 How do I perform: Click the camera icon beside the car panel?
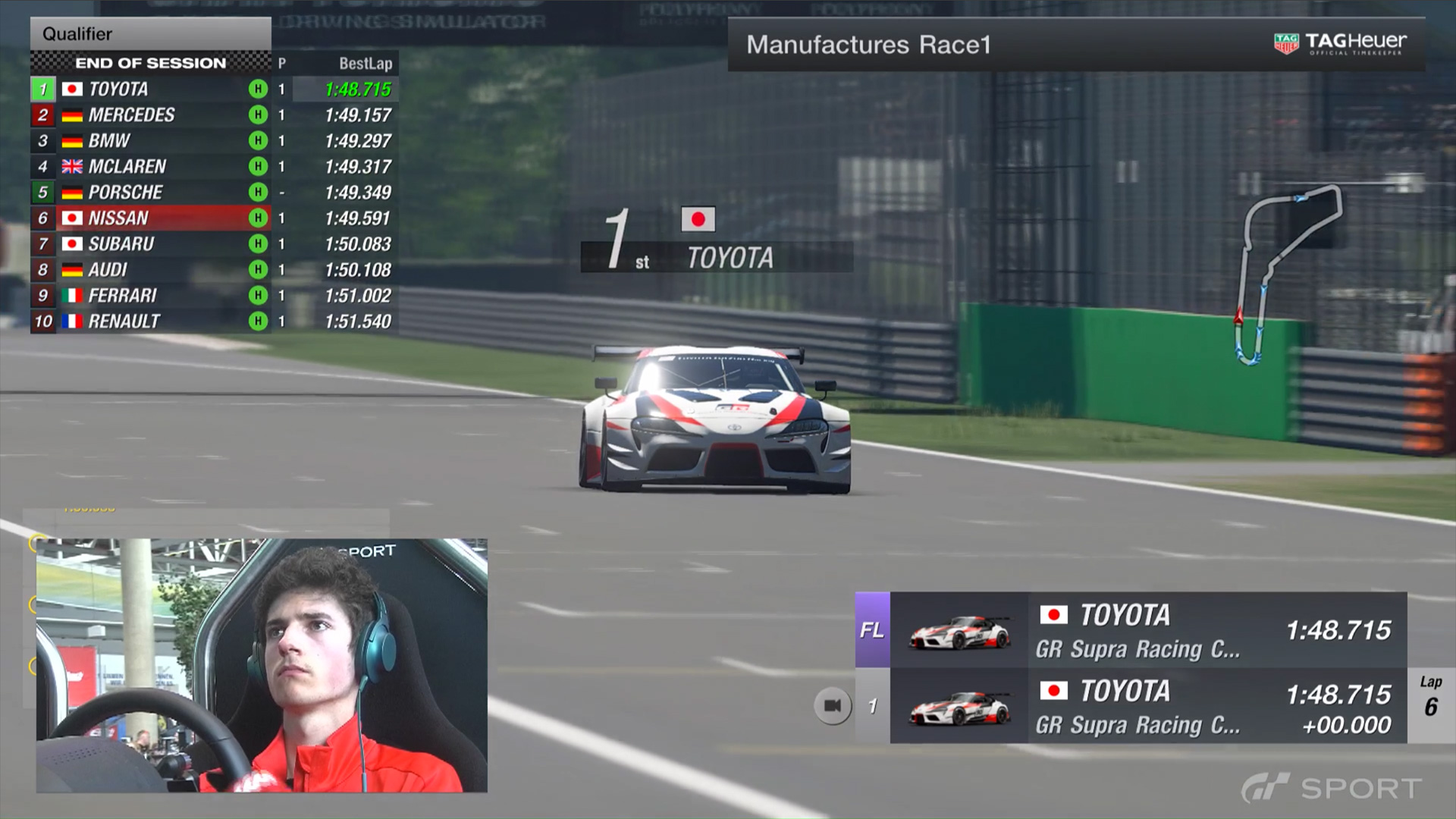(x=832, y=706)
